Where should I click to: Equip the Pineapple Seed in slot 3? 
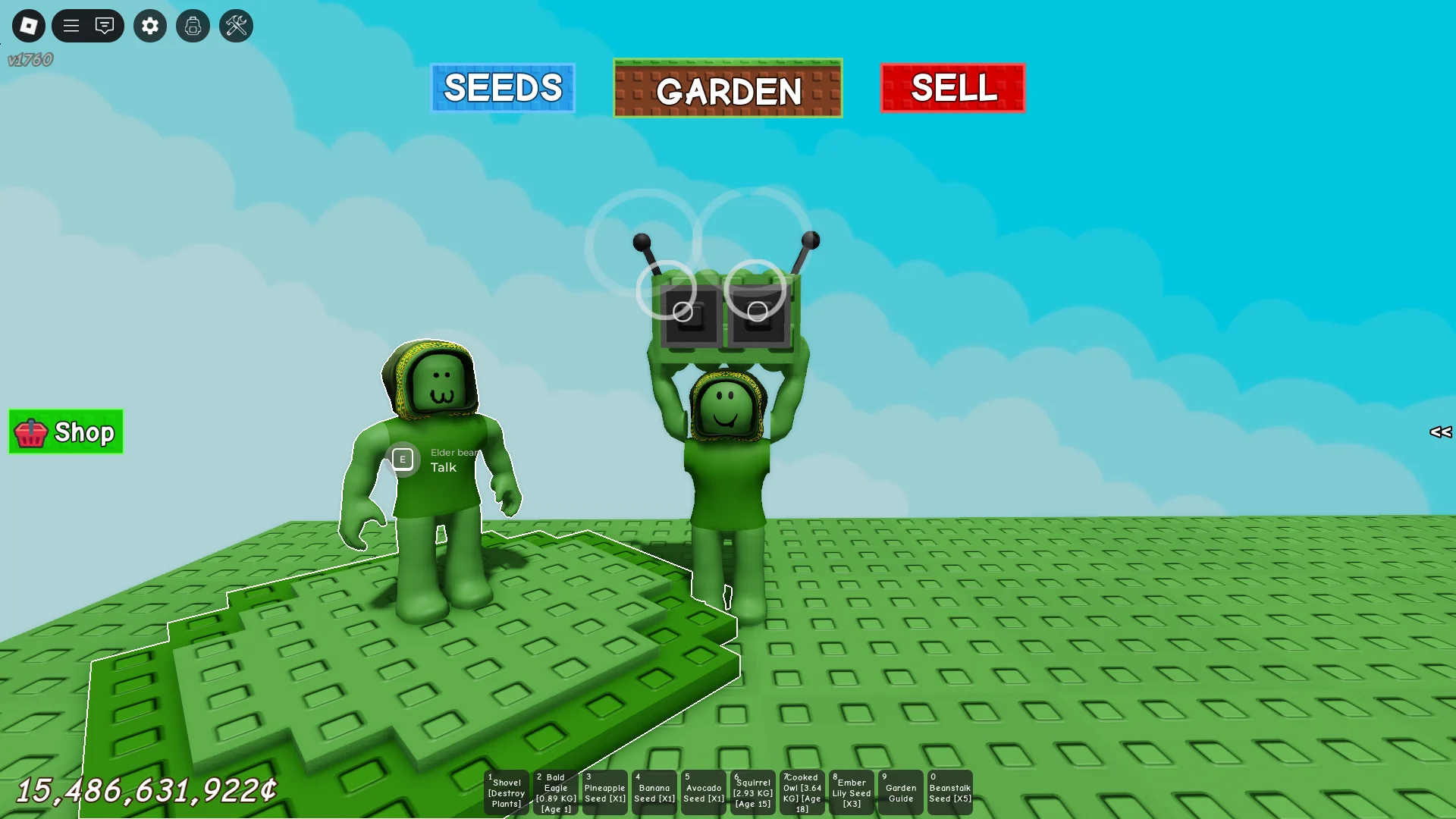pyautogui.click(x=604, y=792)
